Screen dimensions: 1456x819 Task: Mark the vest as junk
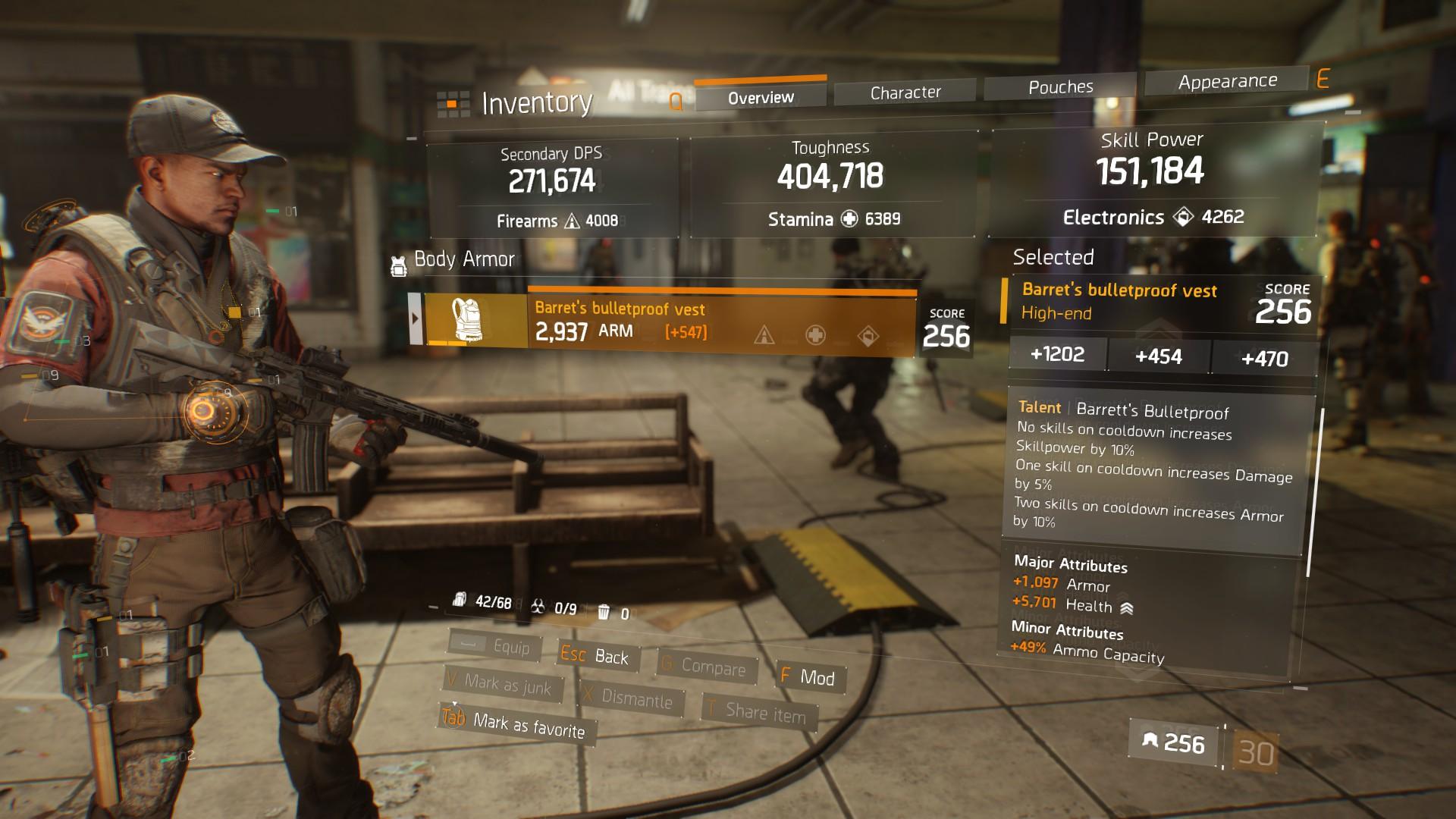click(x=503, y=684)
